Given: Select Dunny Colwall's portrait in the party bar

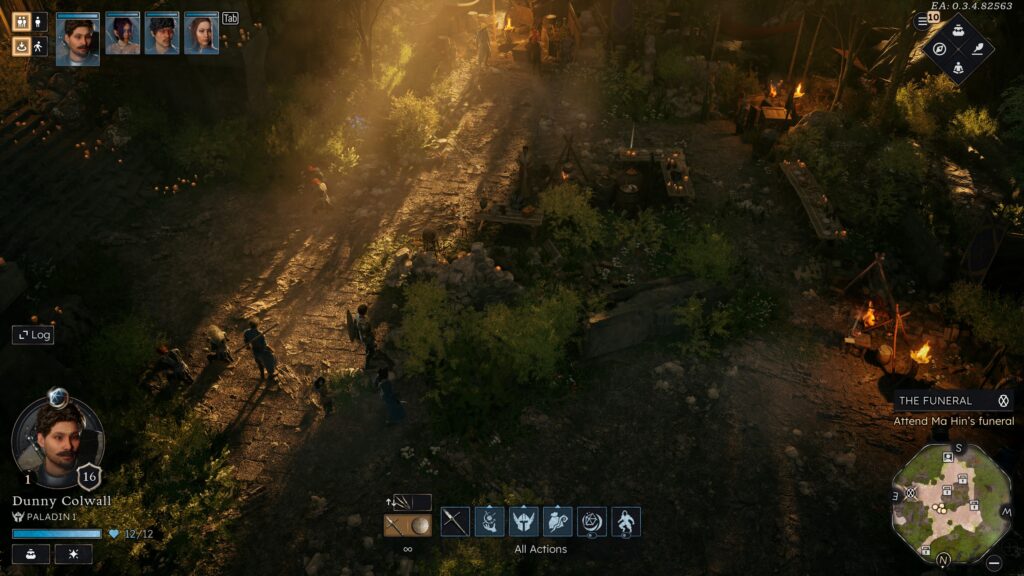Looking at the screenshot, I should [x=77, y=38].
